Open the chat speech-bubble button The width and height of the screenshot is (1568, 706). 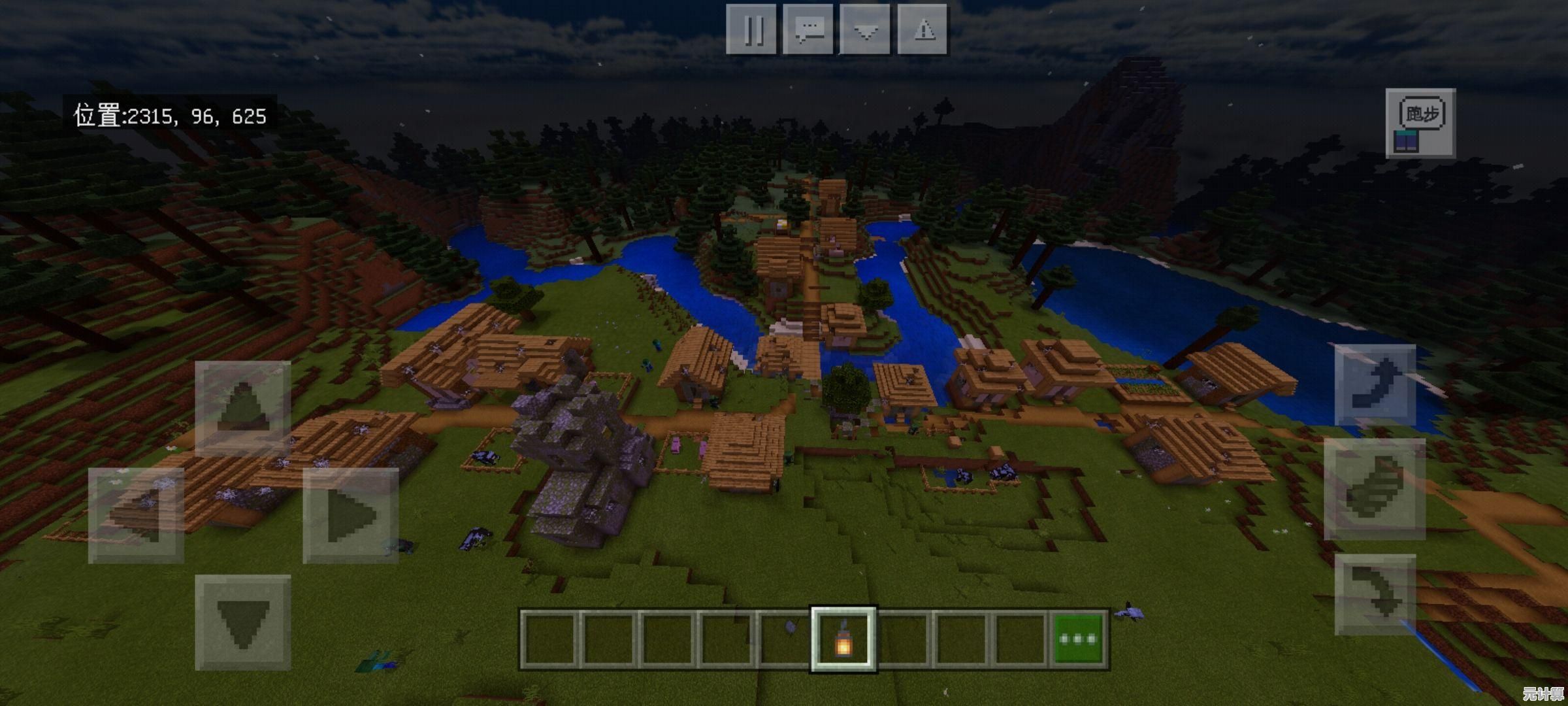pos(808,29)
